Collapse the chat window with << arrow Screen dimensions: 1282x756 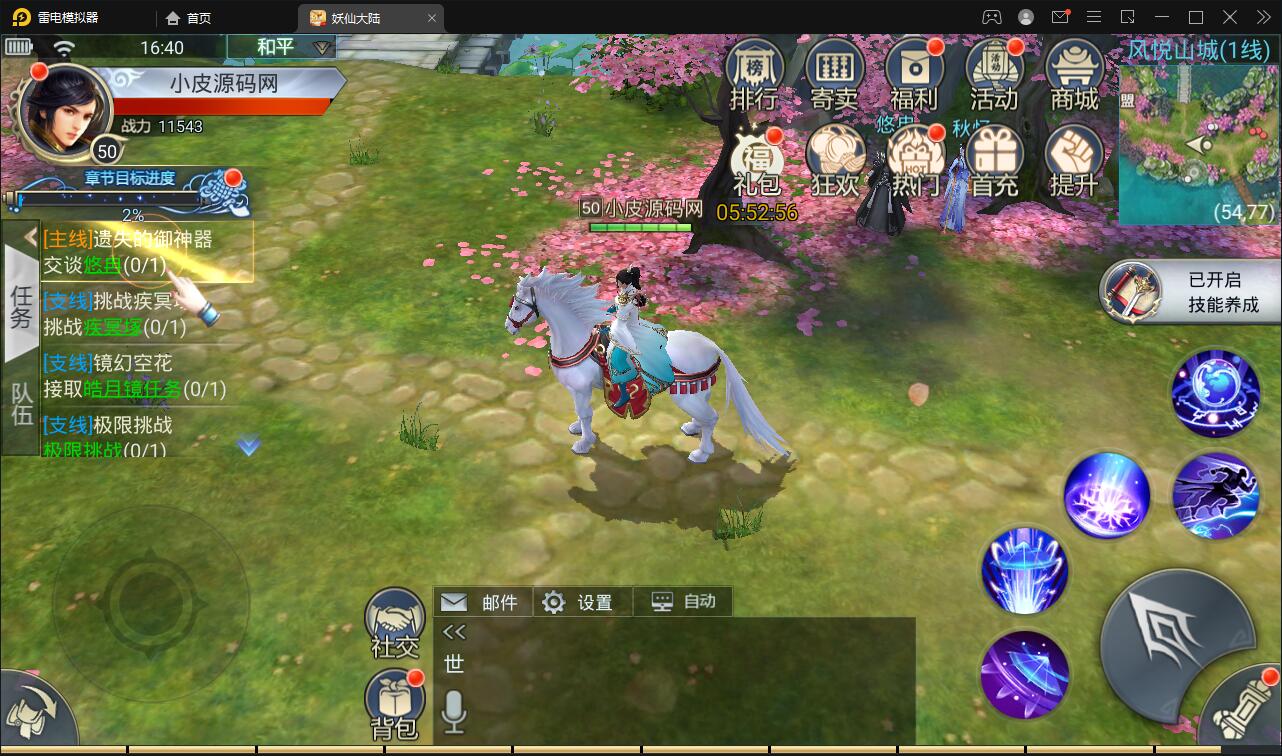(455, 630)
